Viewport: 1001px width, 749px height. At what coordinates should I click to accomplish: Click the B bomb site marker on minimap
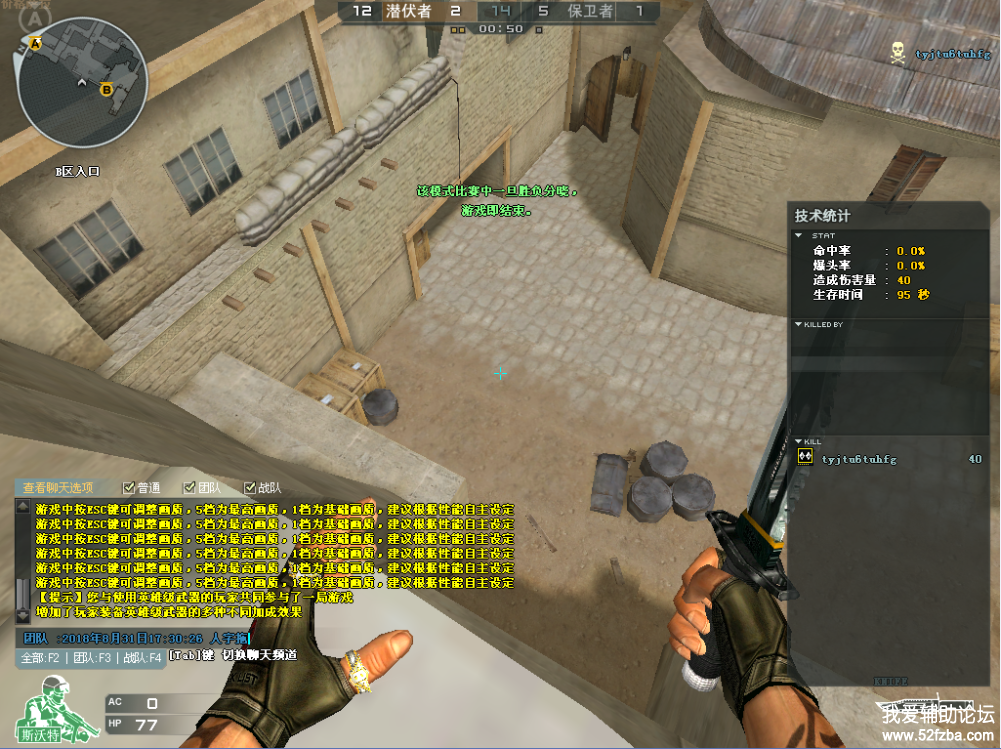click(106, 89)
